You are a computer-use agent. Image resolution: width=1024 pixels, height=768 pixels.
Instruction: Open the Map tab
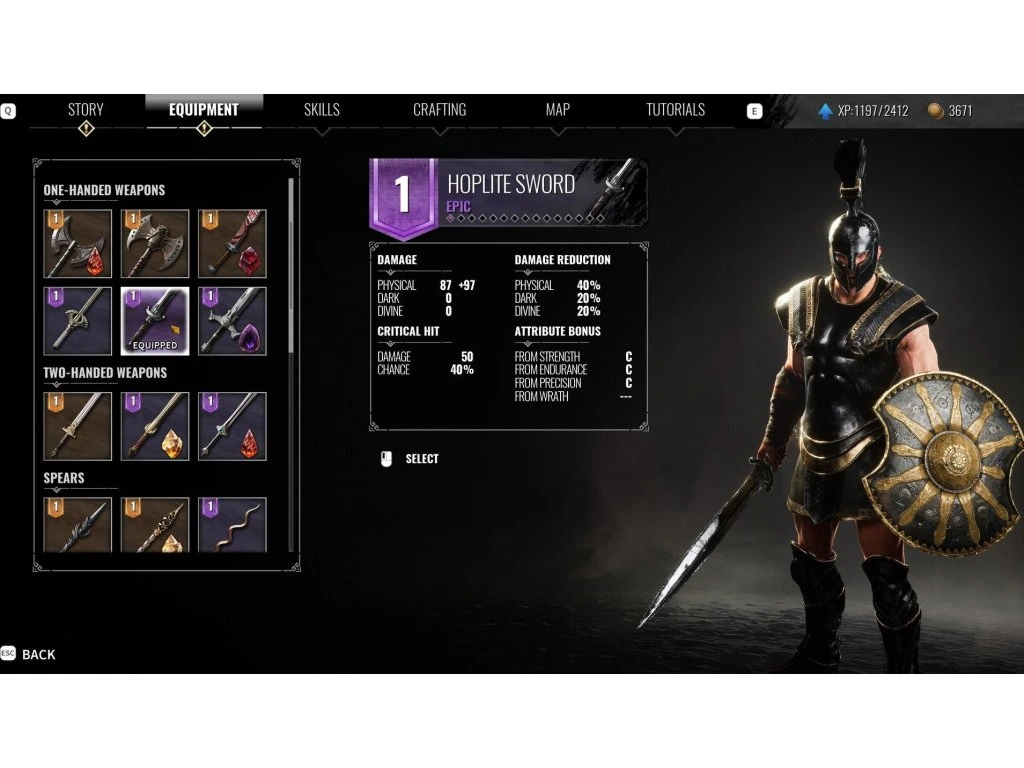[x=557, y=110]
